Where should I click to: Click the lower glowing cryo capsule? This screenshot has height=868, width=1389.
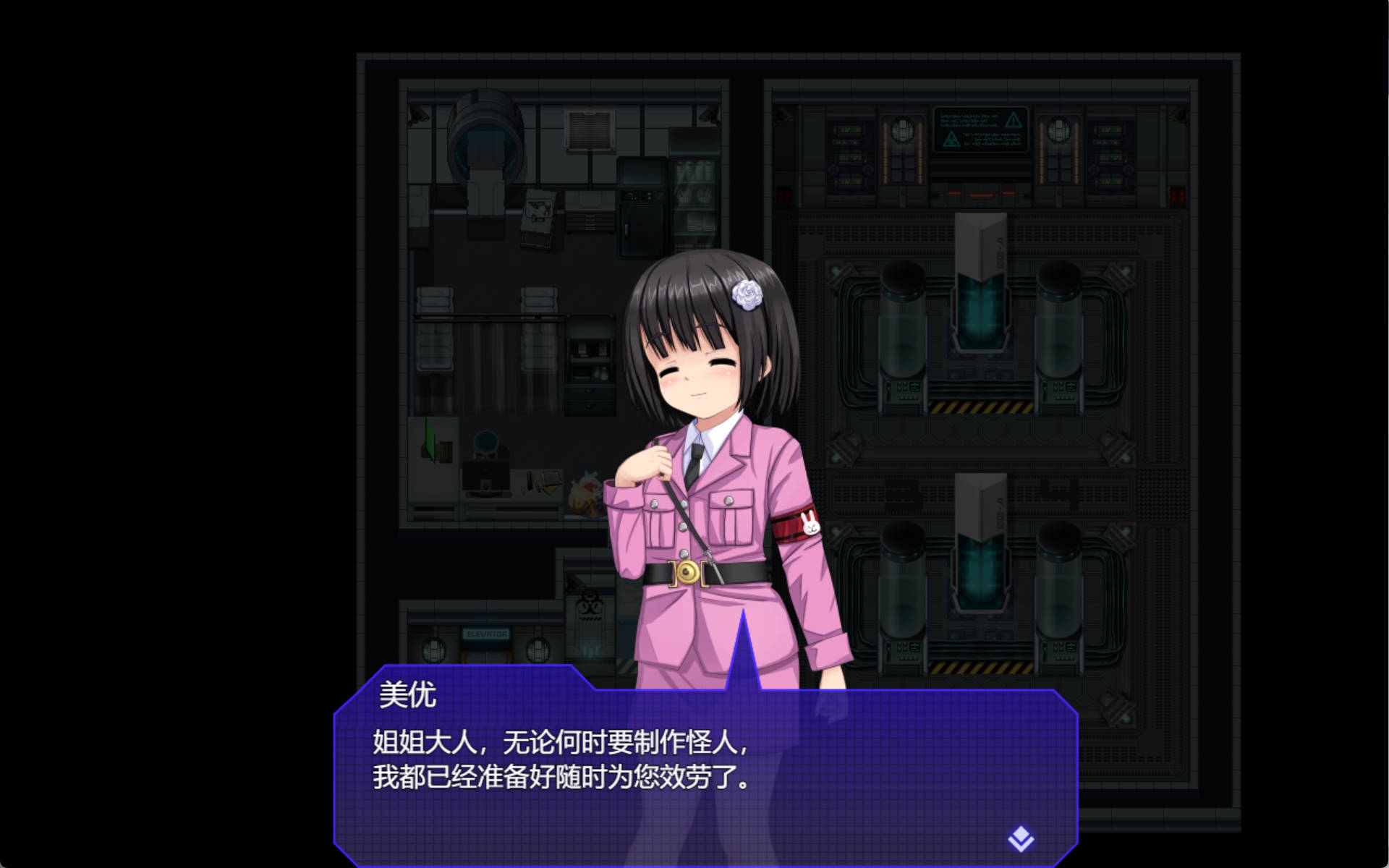[x=981, y=571]
